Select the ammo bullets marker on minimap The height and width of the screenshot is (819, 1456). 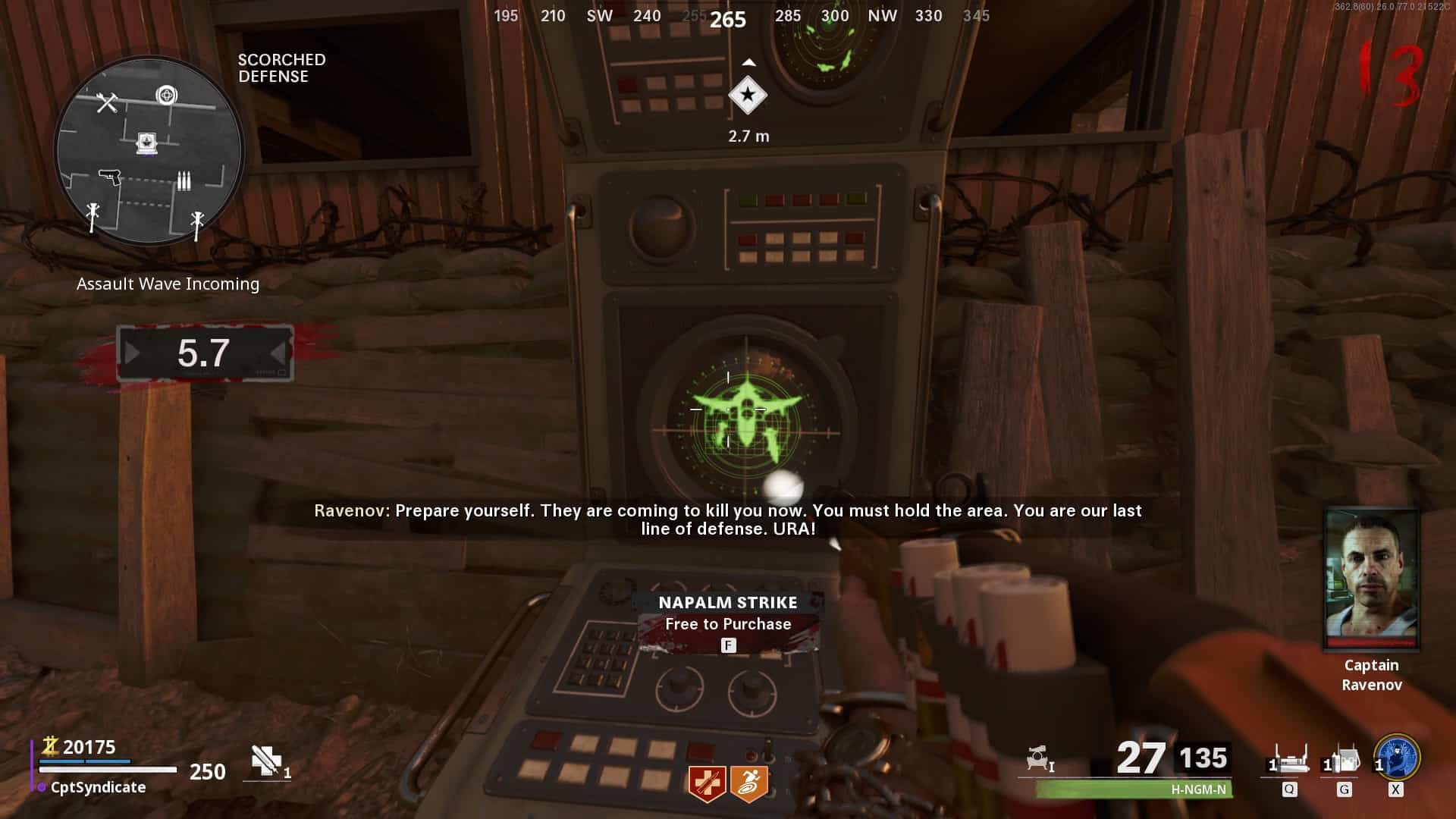point(184,180)
